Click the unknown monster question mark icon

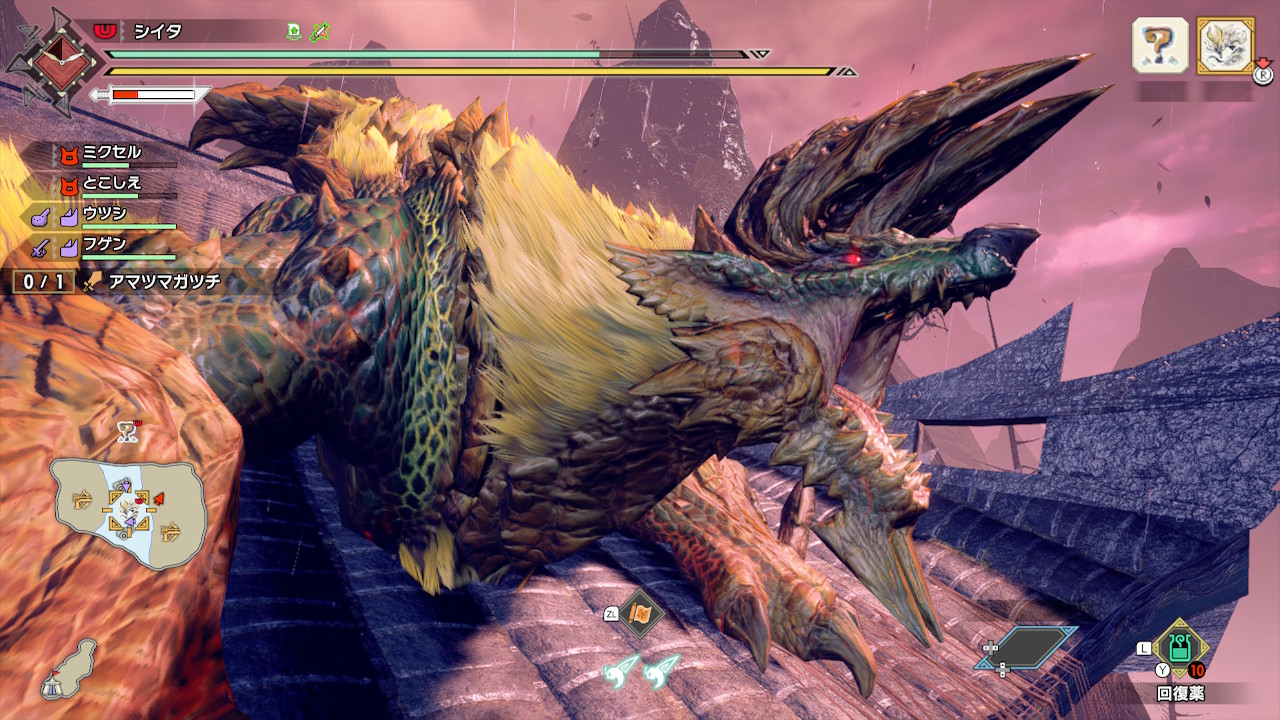(1159, 45)
